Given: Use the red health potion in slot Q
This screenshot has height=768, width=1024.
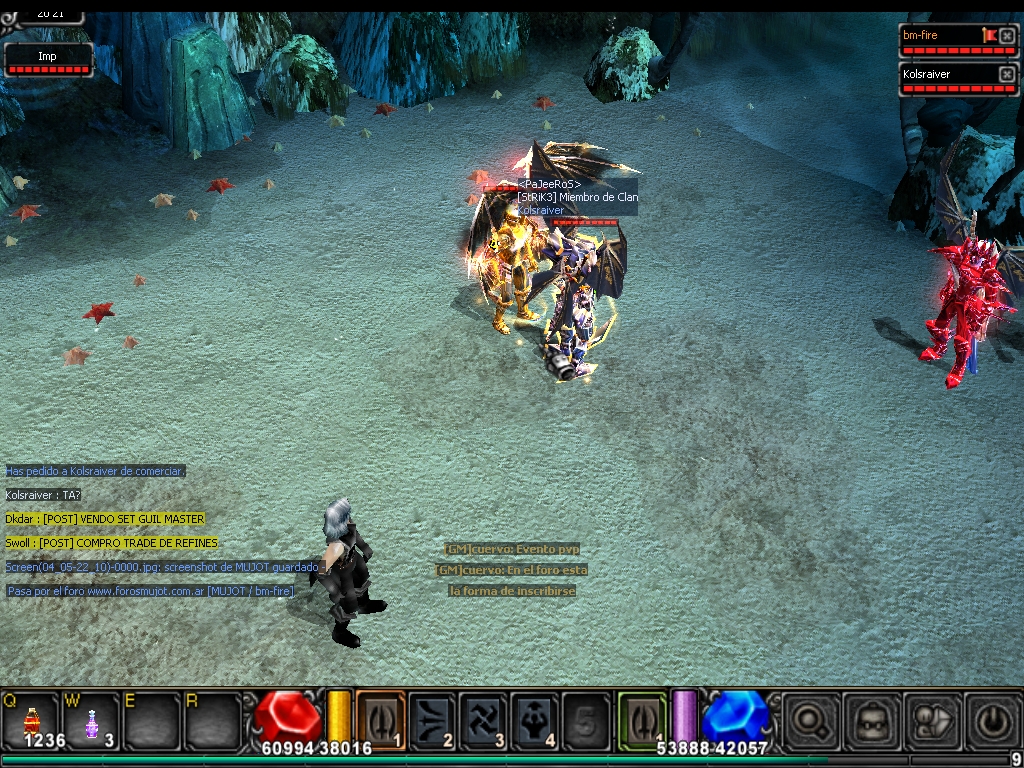Looking at the screenshot, I should click(32, 720).
